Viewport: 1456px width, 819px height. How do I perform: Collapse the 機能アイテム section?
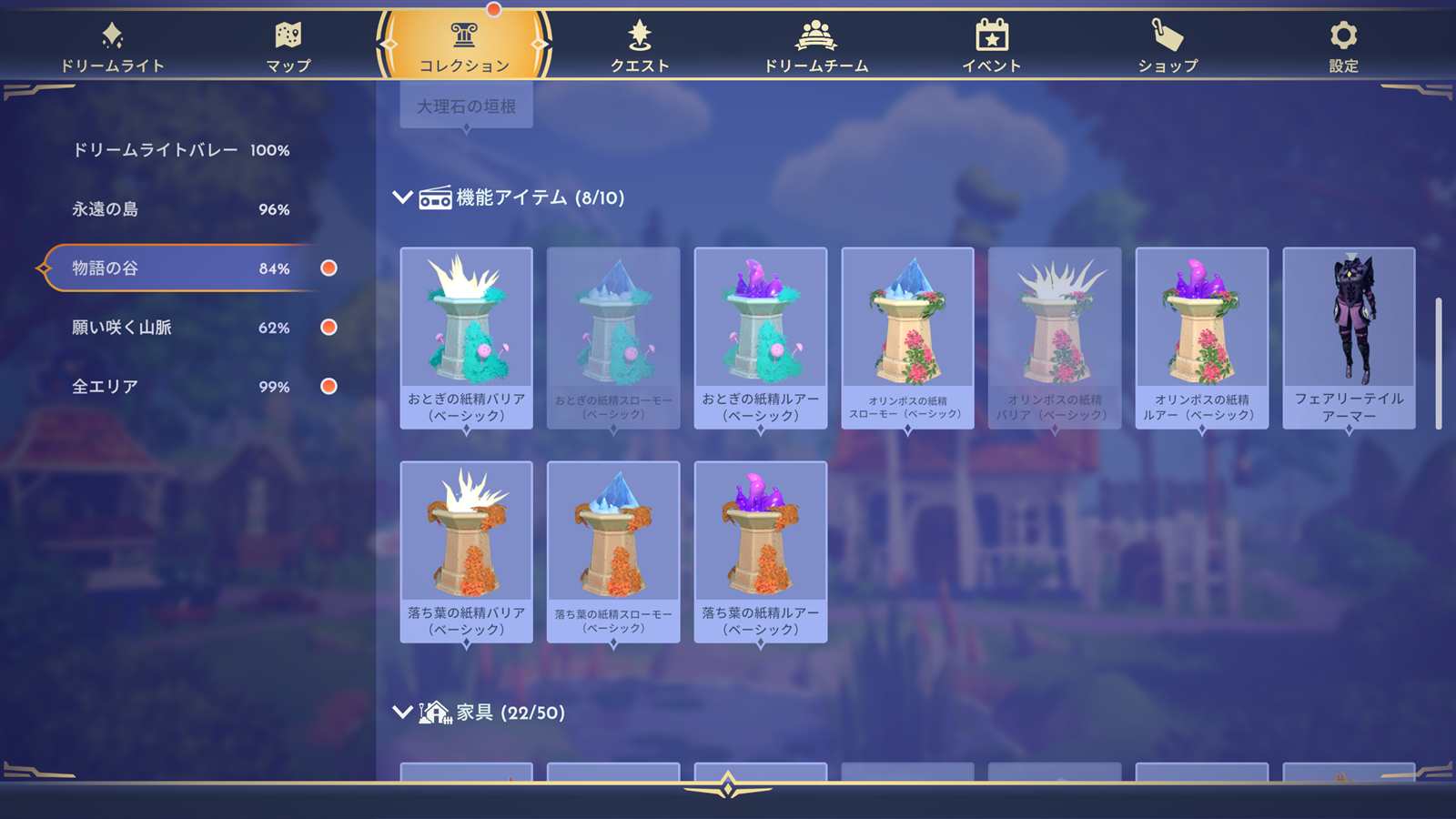(x=402, y=197)
